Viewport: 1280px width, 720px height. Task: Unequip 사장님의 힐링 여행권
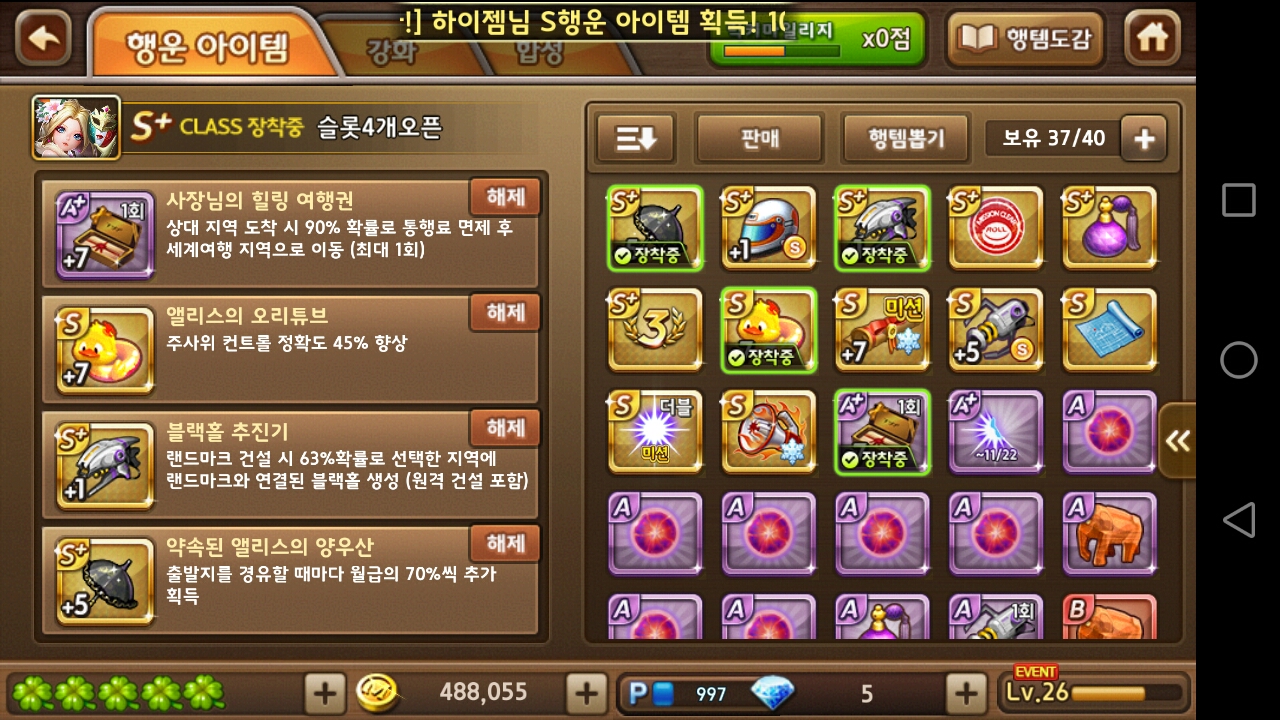click(504, 198)
